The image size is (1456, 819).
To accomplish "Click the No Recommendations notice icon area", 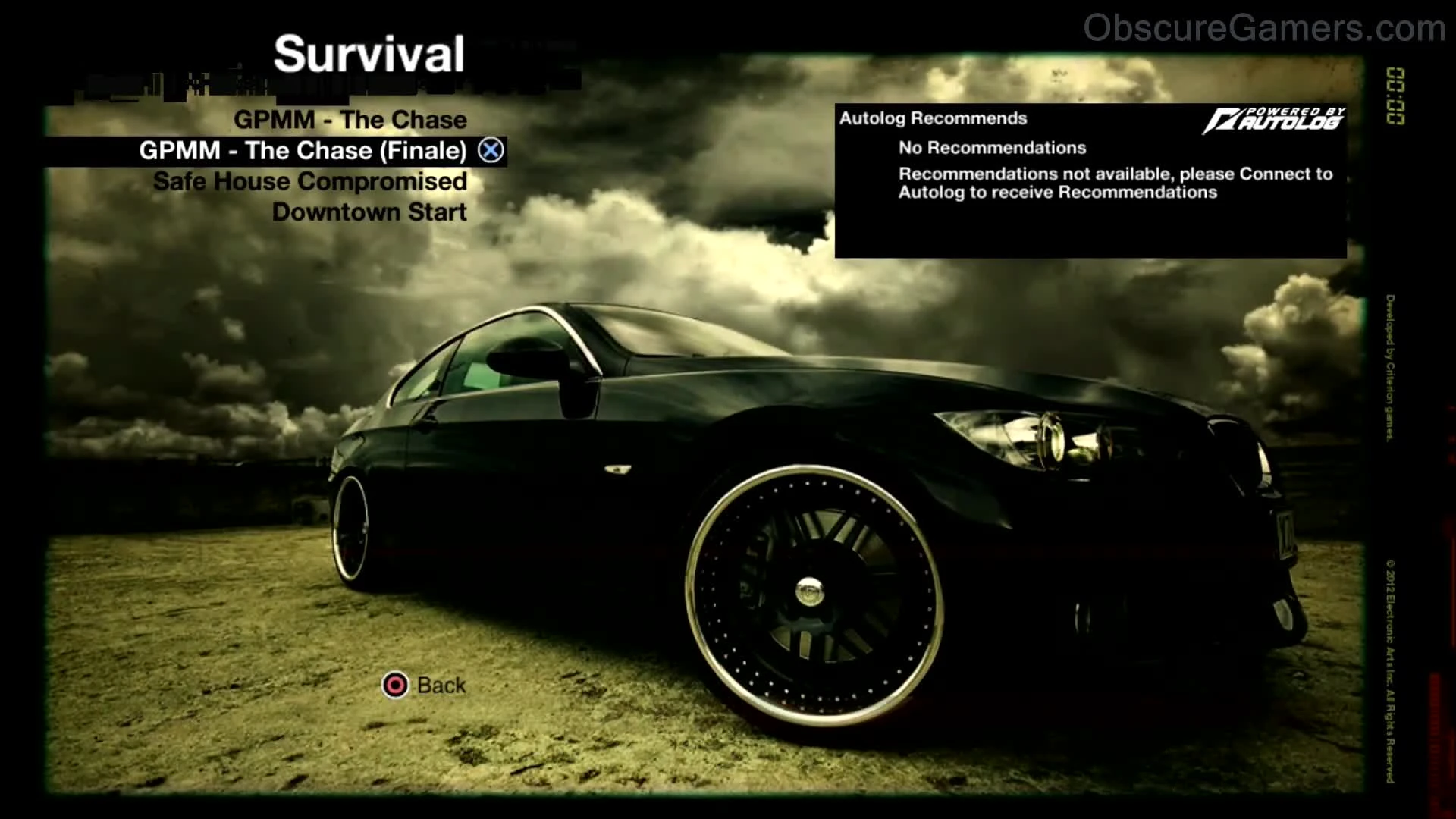I will (x=991, y=147).
